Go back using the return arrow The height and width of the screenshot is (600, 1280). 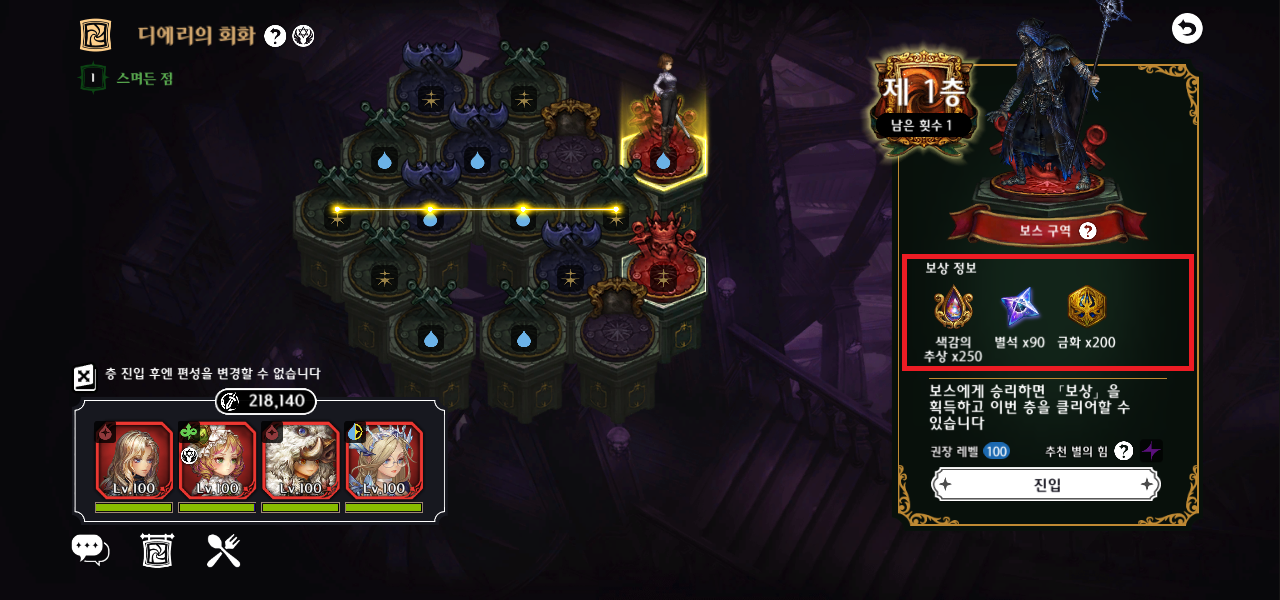click(1187, 29)
